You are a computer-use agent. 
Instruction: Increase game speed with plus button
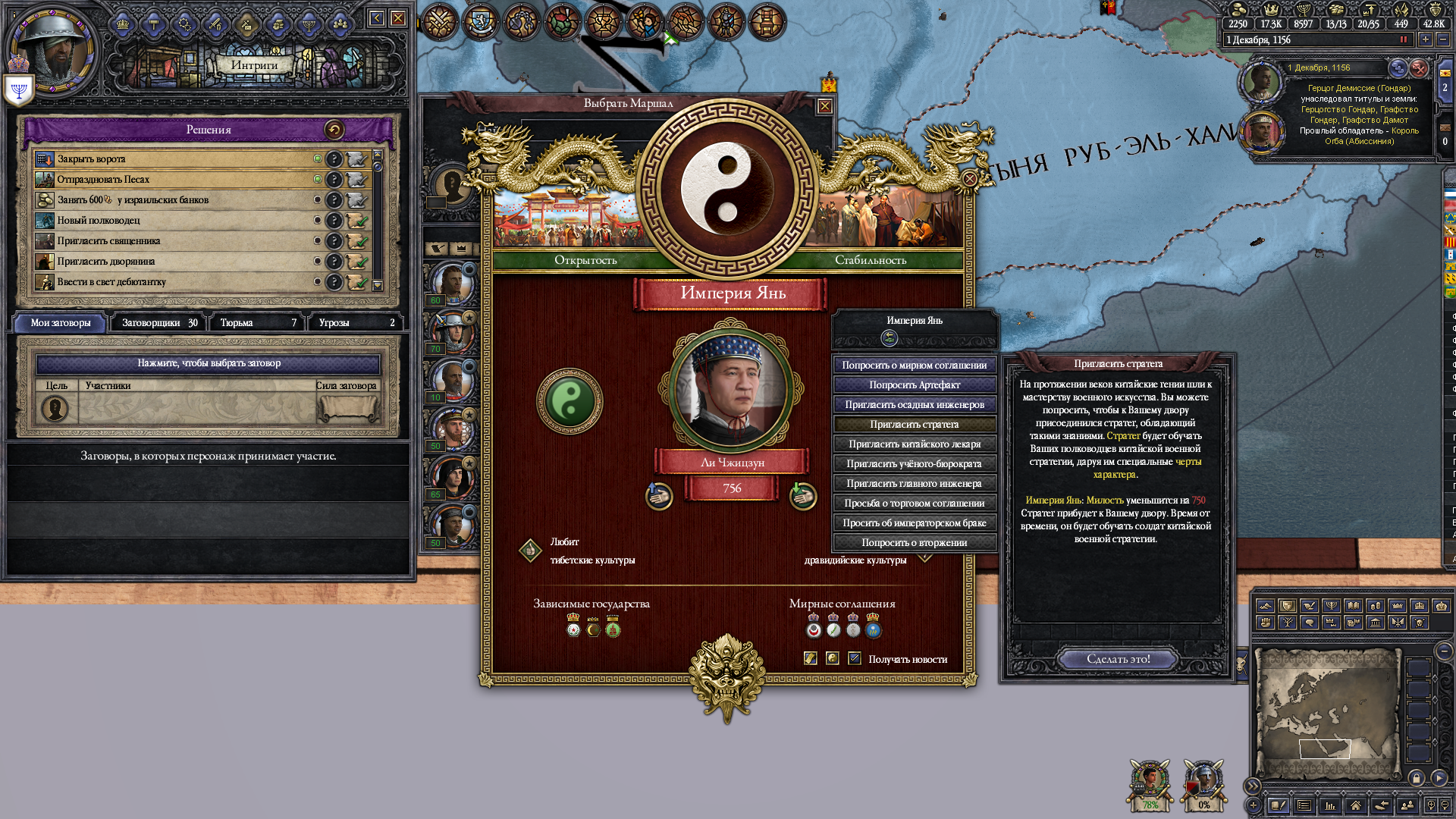1425,39
